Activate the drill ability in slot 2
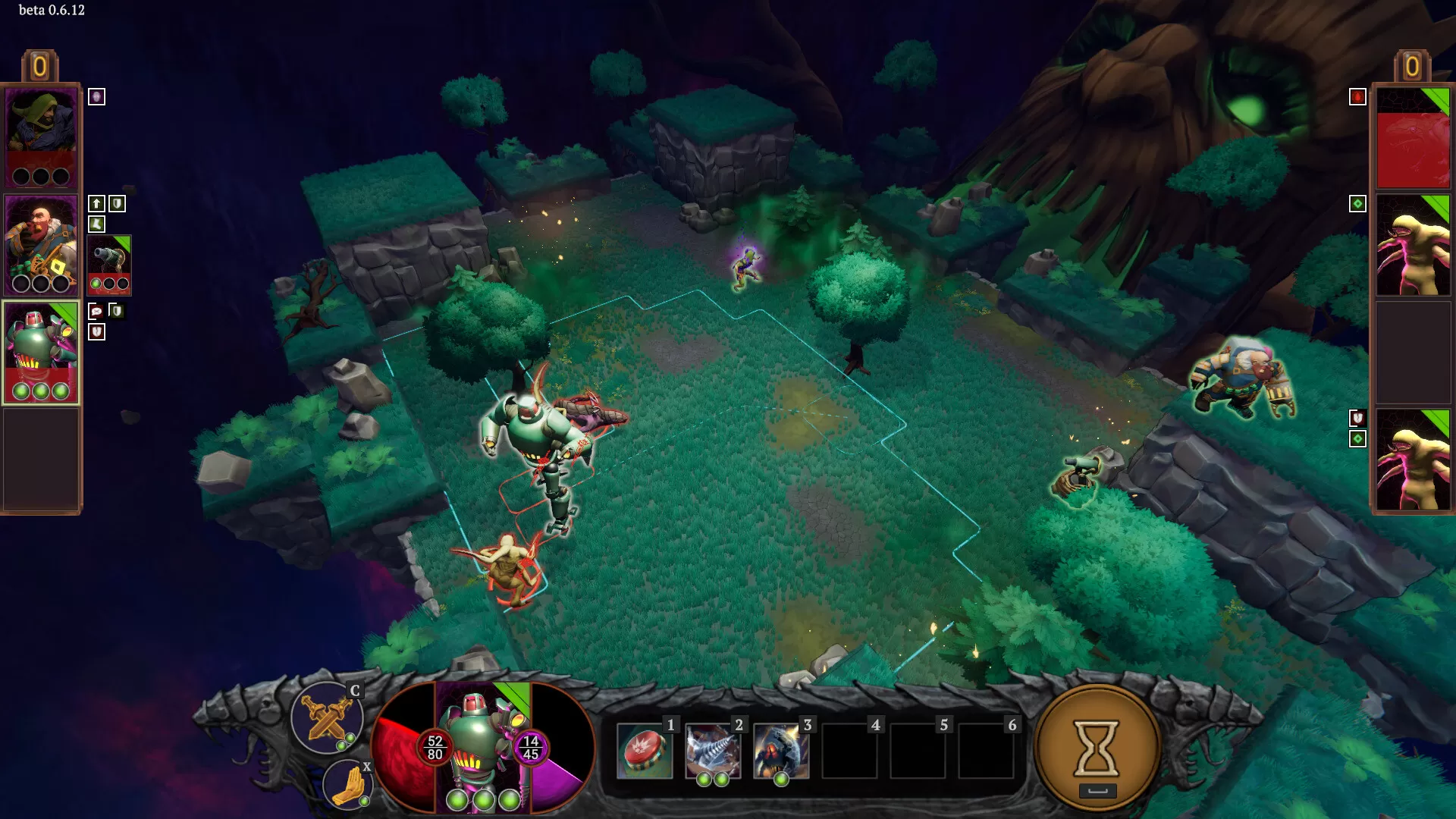This screenshot has height=819, width=1456. coord(713,751)
